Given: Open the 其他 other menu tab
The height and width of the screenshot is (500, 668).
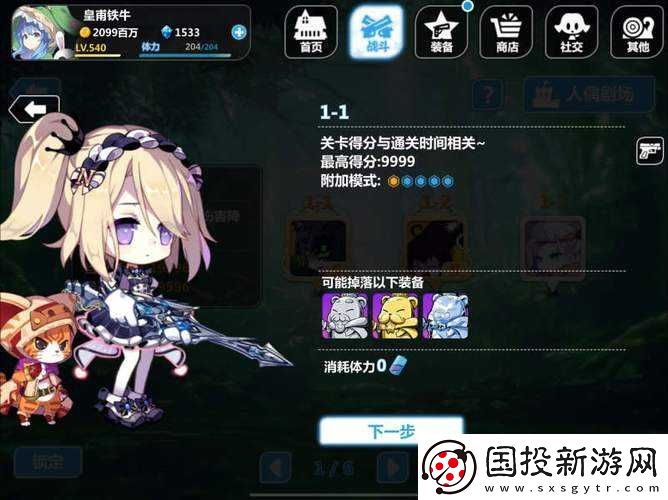Looking at the screenshot, I should pyautogui.click(x=634, y=31).
